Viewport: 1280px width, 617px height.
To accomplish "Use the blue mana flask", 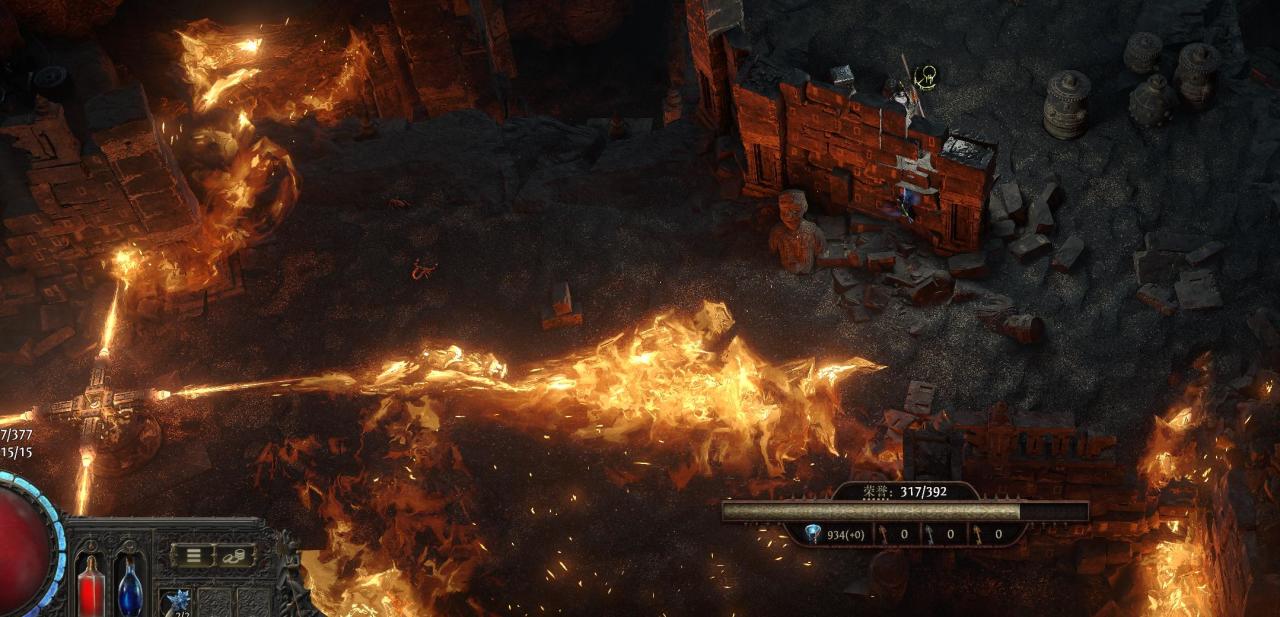I will (130, 586).
